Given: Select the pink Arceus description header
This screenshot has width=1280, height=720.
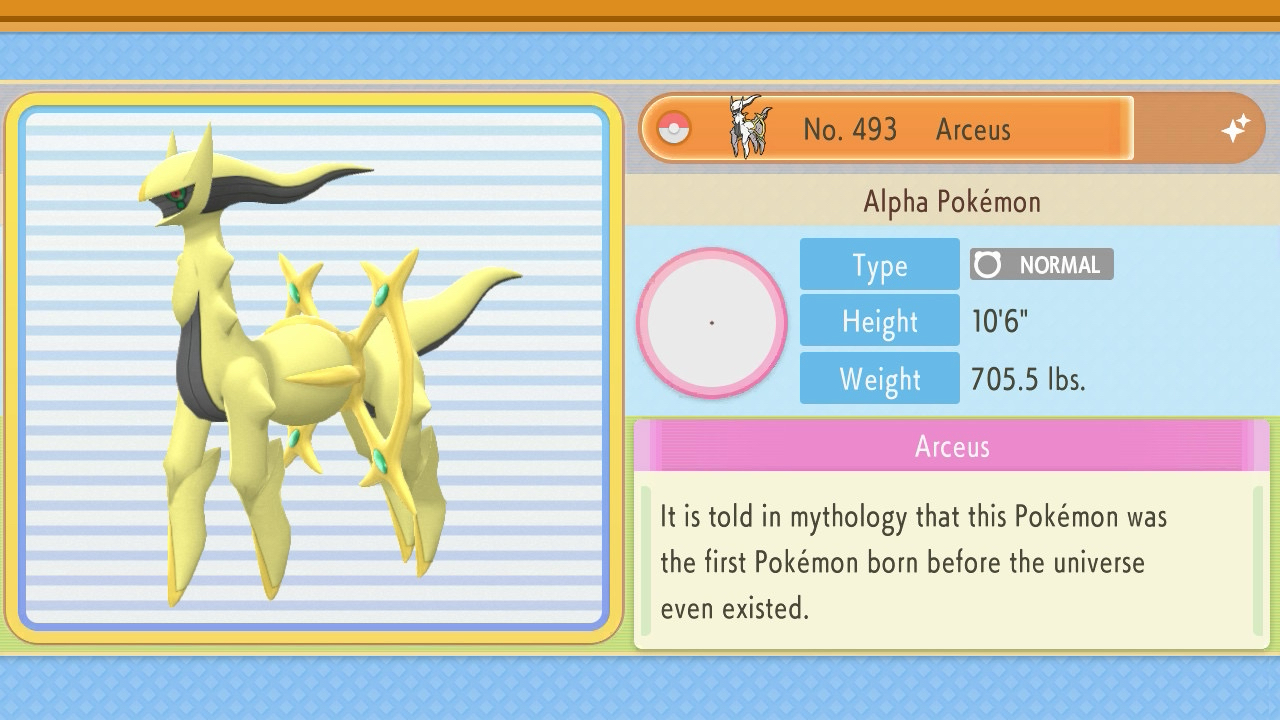Looking at the screenshot, I should [x=951, y=446].
